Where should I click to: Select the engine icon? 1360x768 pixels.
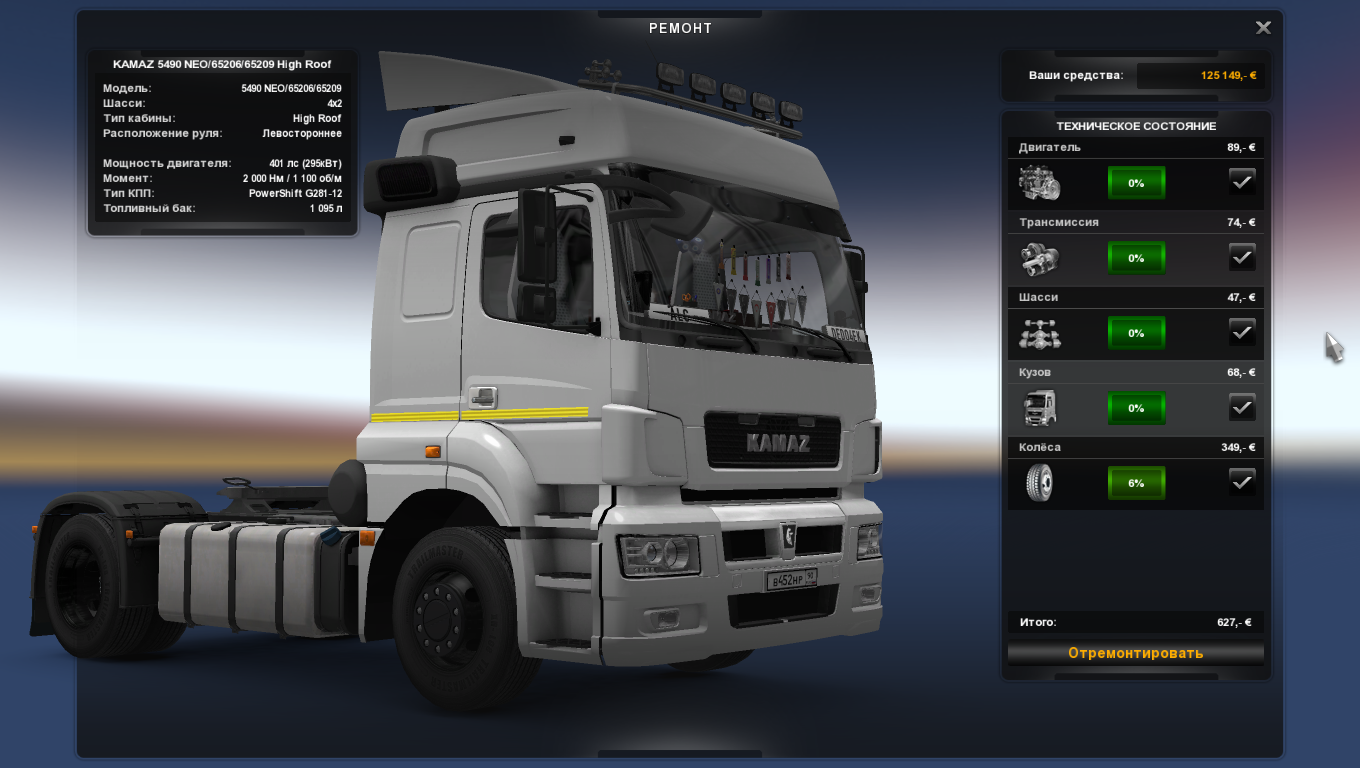point(1039,183)
